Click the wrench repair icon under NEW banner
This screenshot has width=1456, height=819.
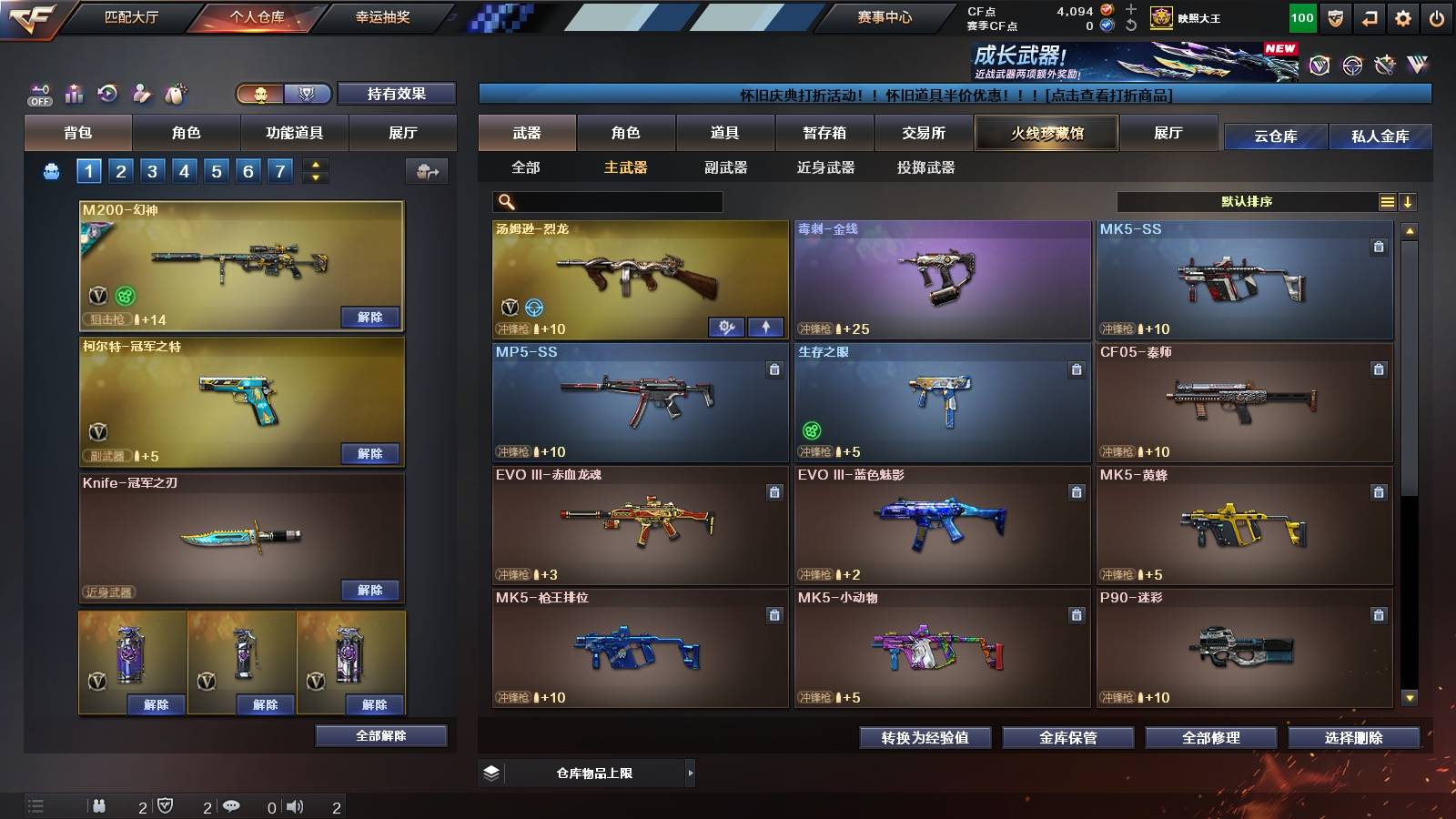[1386, 66]
